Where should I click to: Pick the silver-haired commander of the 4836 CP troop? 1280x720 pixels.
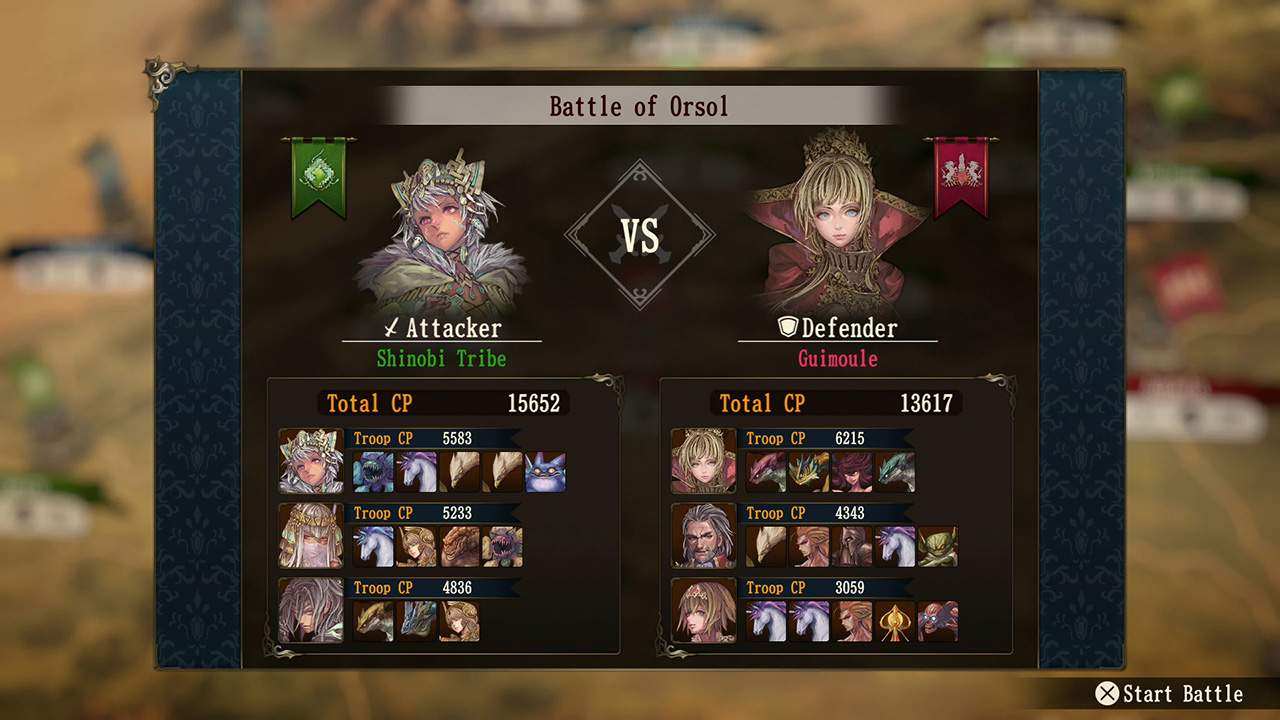tap(311, 610)
